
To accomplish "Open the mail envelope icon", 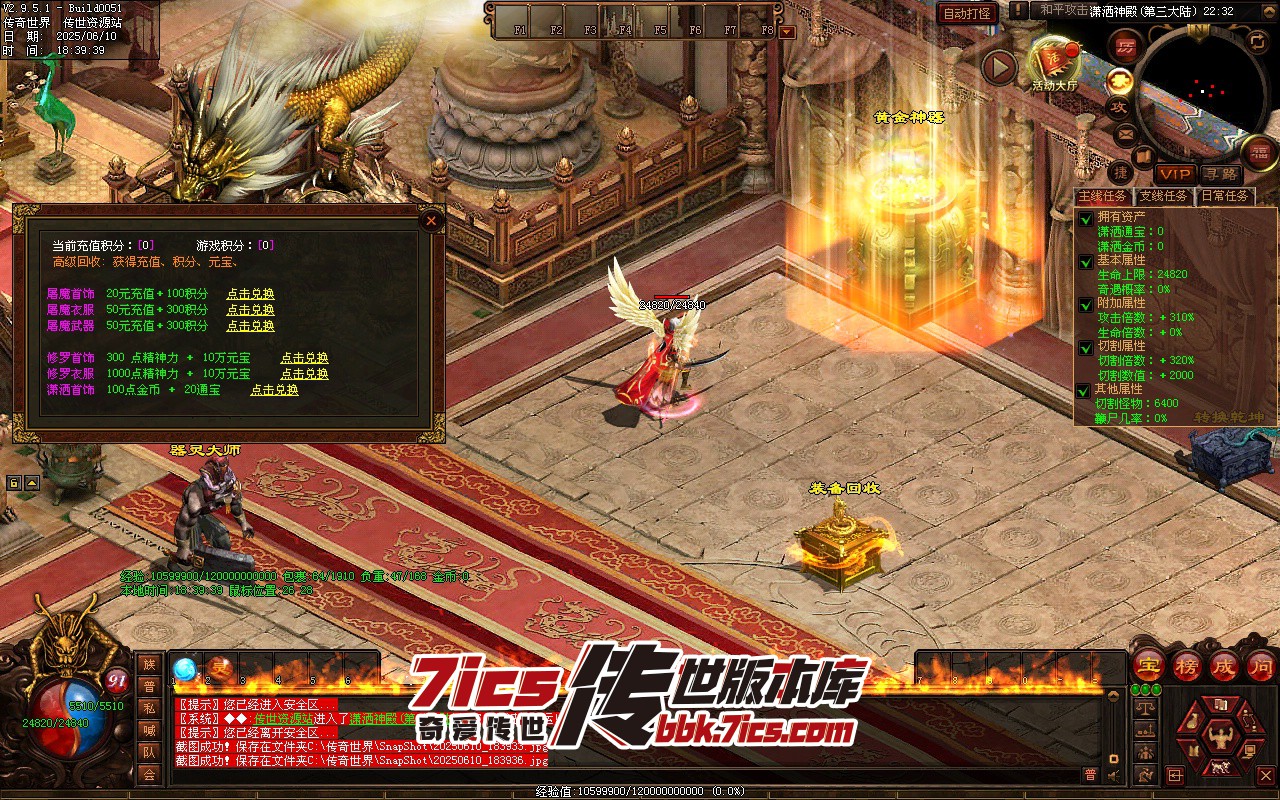I will click(x=1125, y=132).
